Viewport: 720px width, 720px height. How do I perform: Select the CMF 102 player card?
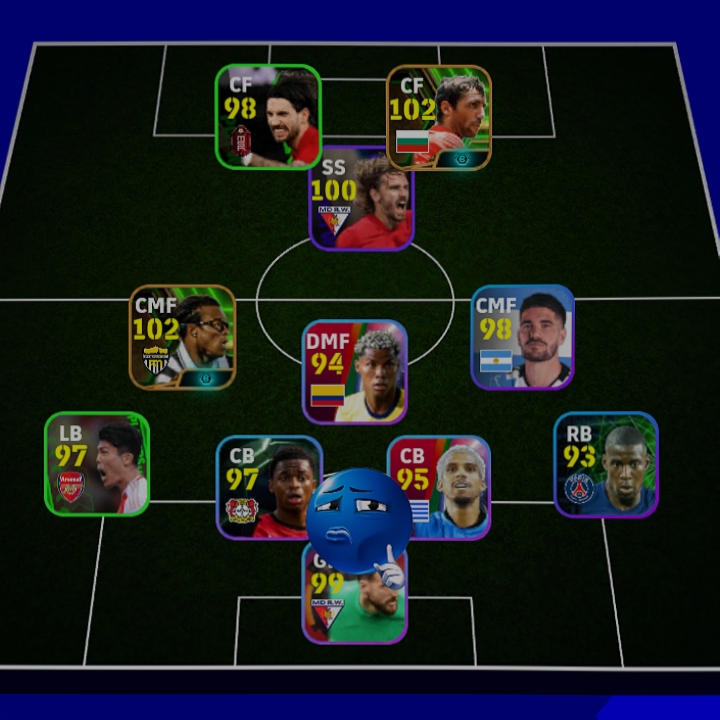182,337
